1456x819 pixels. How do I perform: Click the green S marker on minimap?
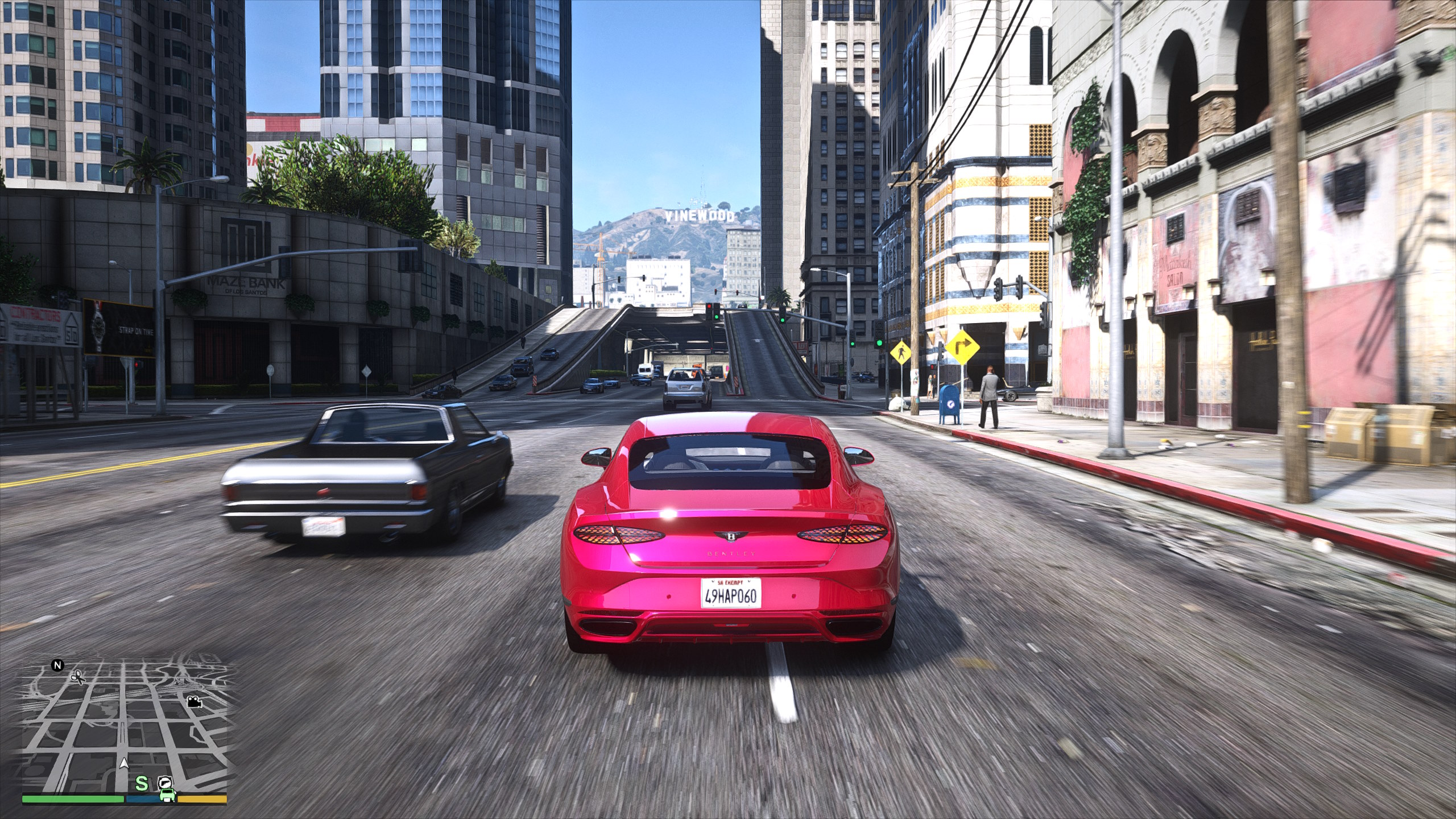coord(142,783)
